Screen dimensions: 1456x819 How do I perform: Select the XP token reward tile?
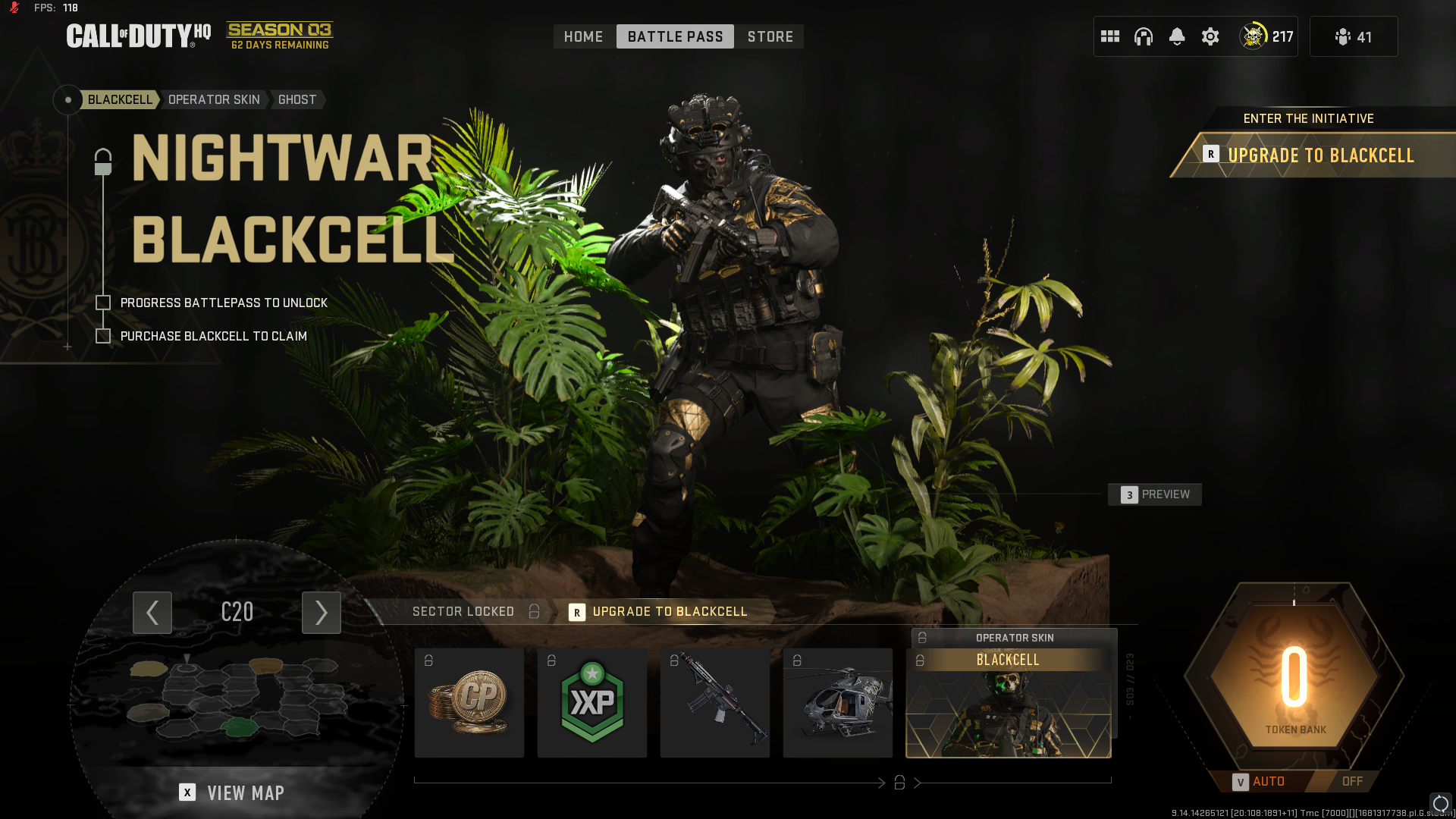pyautogui.click(x=592, y=703)
